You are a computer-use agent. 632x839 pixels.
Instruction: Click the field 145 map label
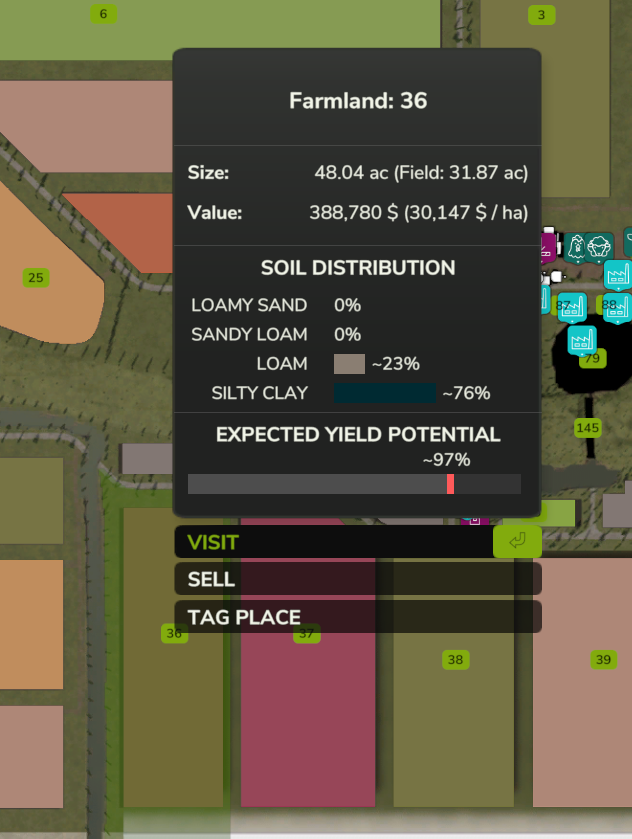click(588, 428)
